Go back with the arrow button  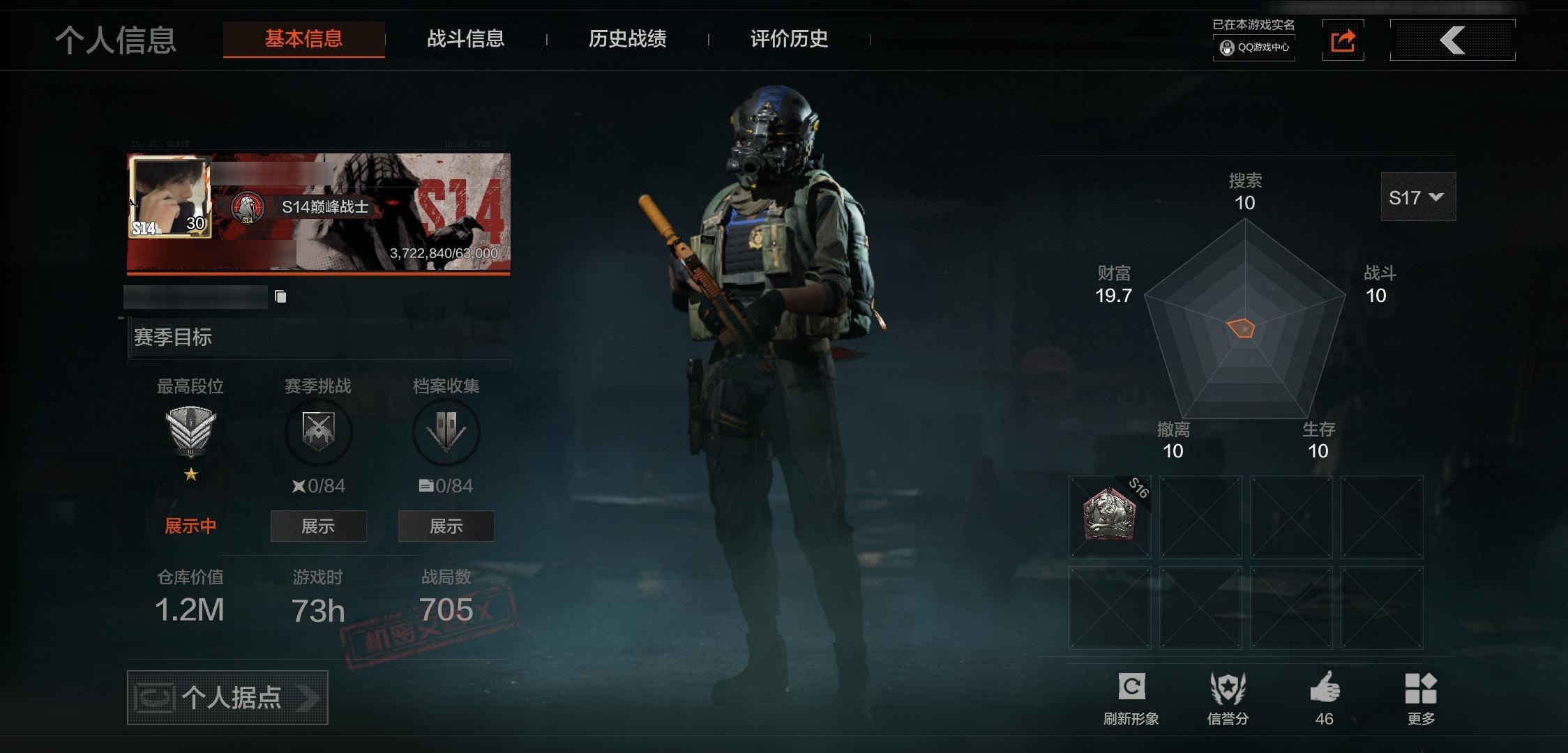tap(1452, 40)
